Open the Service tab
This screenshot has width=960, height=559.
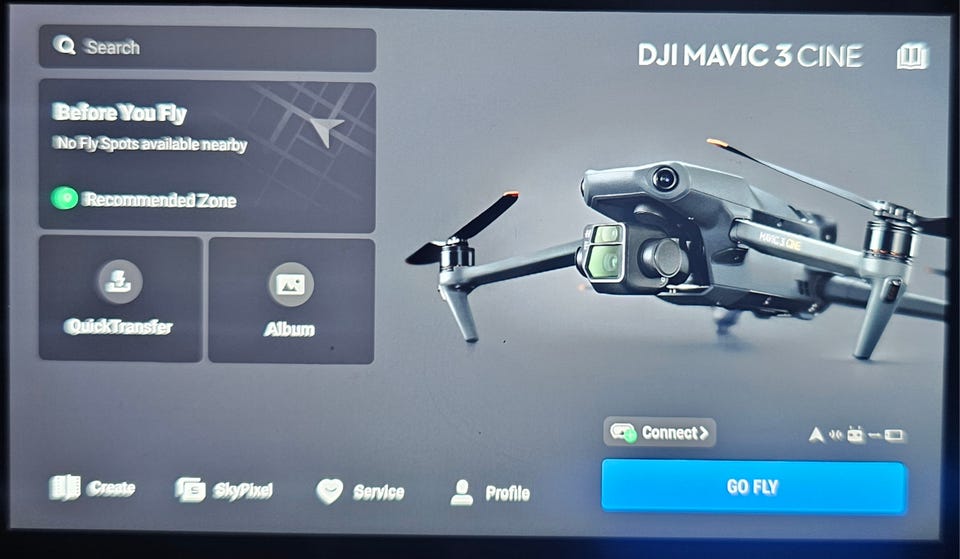360,491
